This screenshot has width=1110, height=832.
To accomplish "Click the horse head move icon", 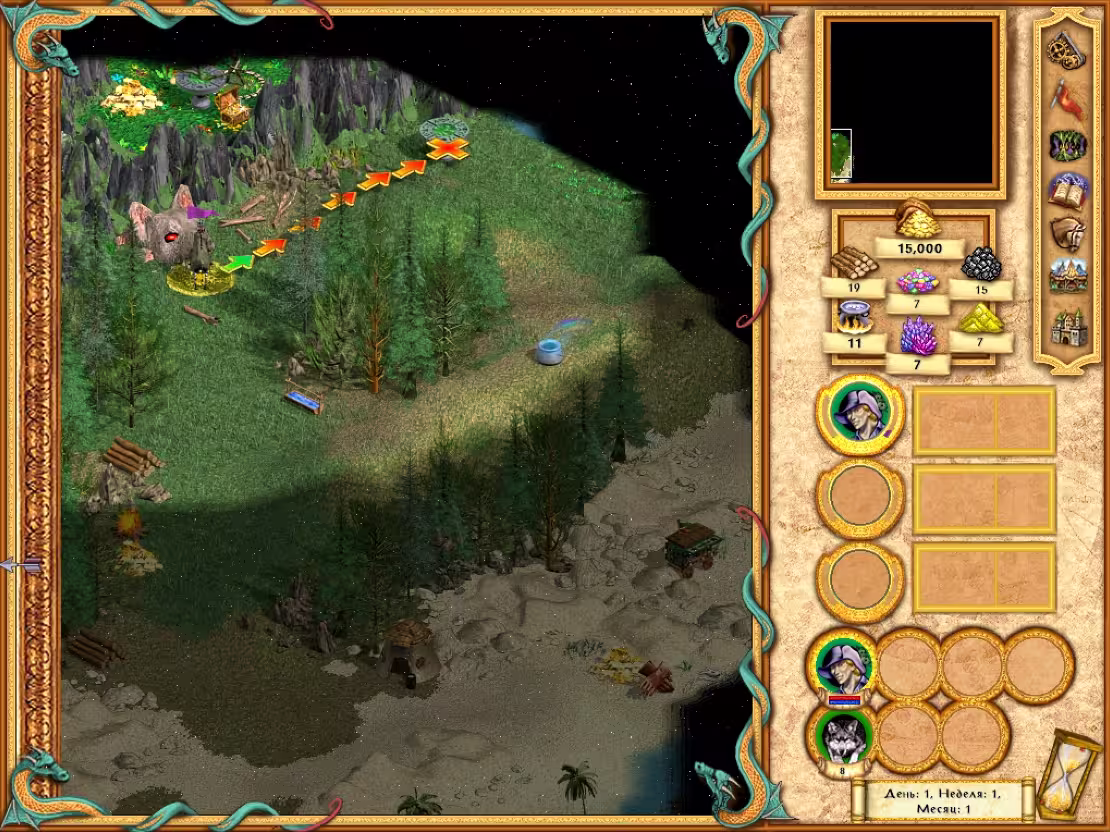I will pos(1068,236).
